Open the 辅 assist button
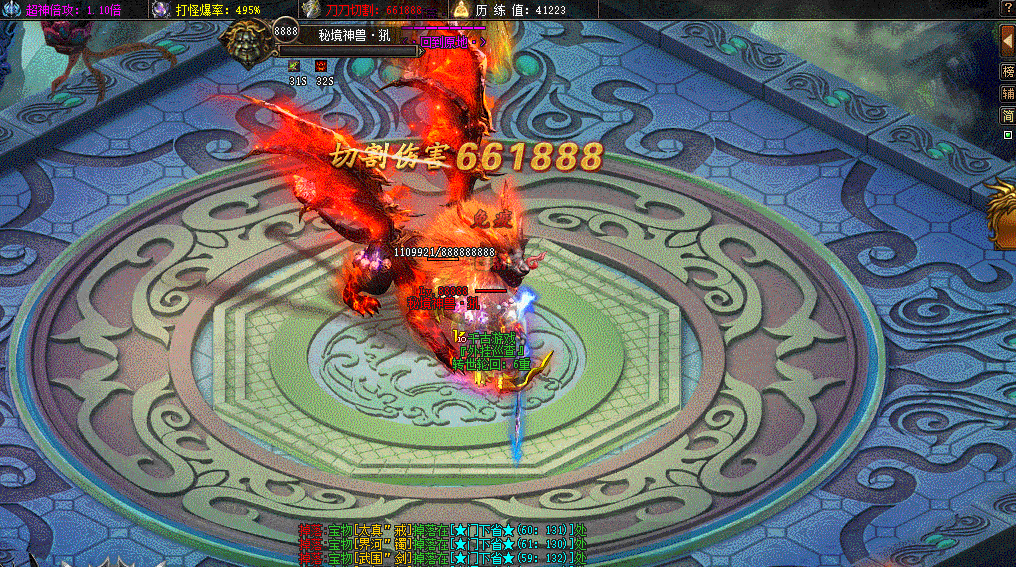The image size is (1016, 567). click(1008, 94)
